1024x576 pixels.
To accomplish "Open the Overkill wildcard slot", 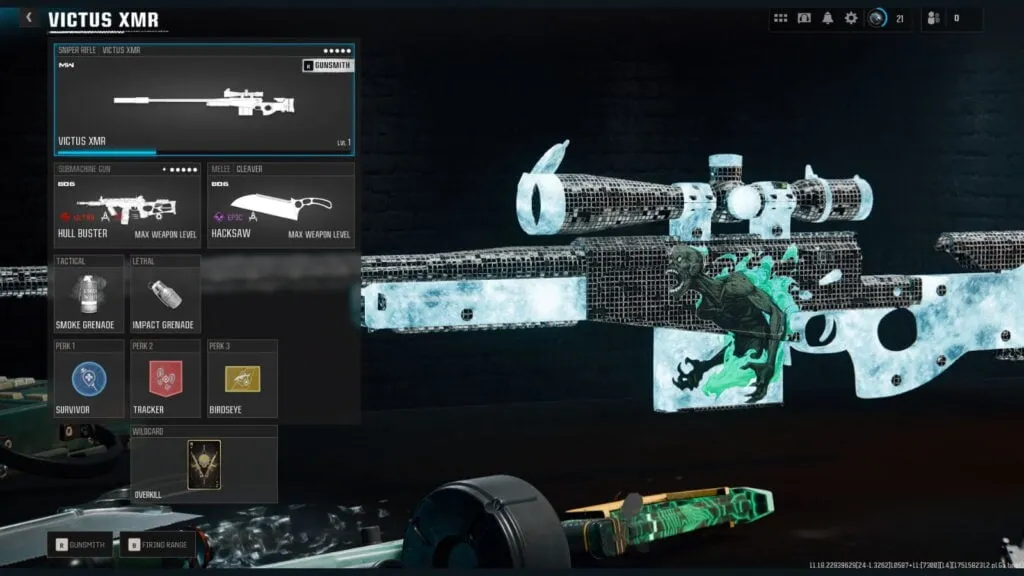I will click(x=204, y=464).
